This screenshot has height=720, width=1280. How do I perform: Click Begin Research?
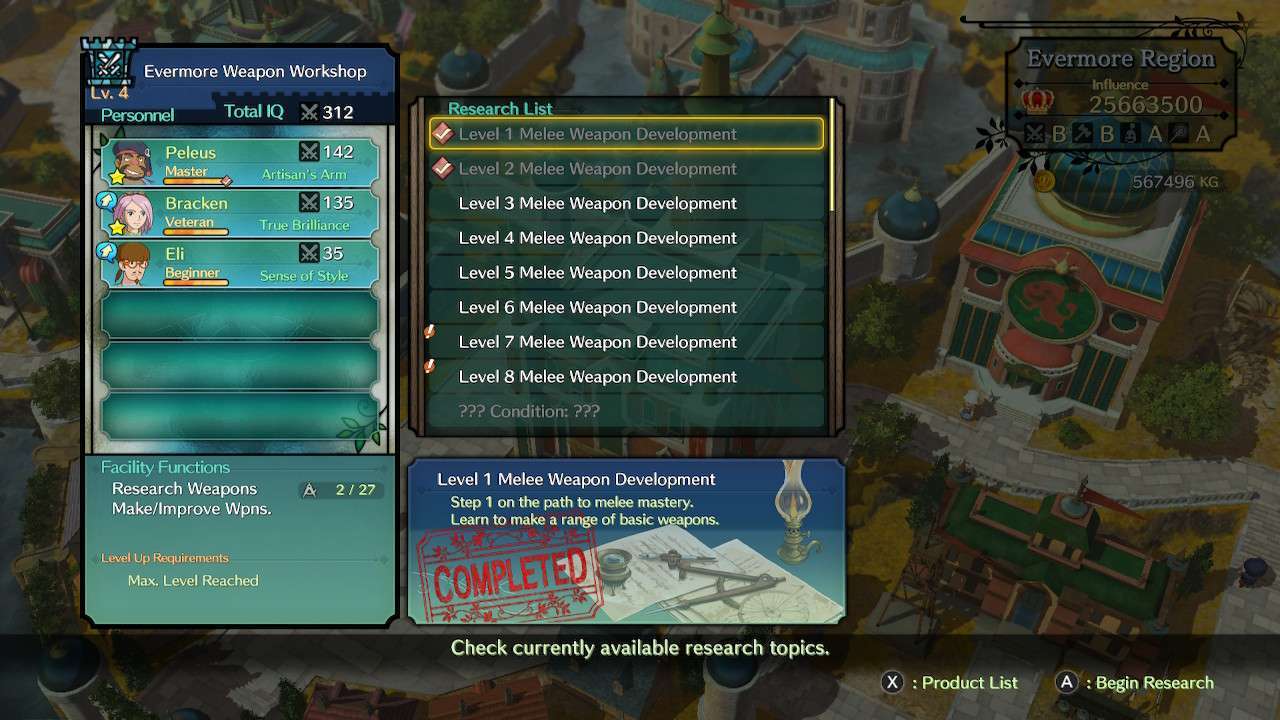[1135, 683]
